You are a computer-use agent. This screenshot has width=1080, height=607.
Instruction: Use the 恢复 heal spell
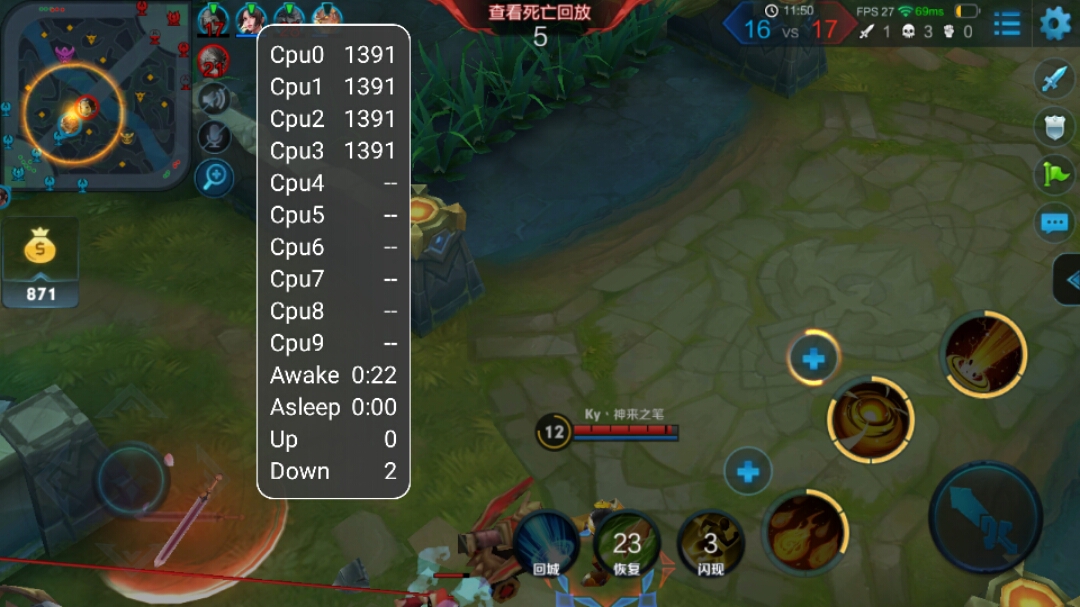(x=627, y=543)
